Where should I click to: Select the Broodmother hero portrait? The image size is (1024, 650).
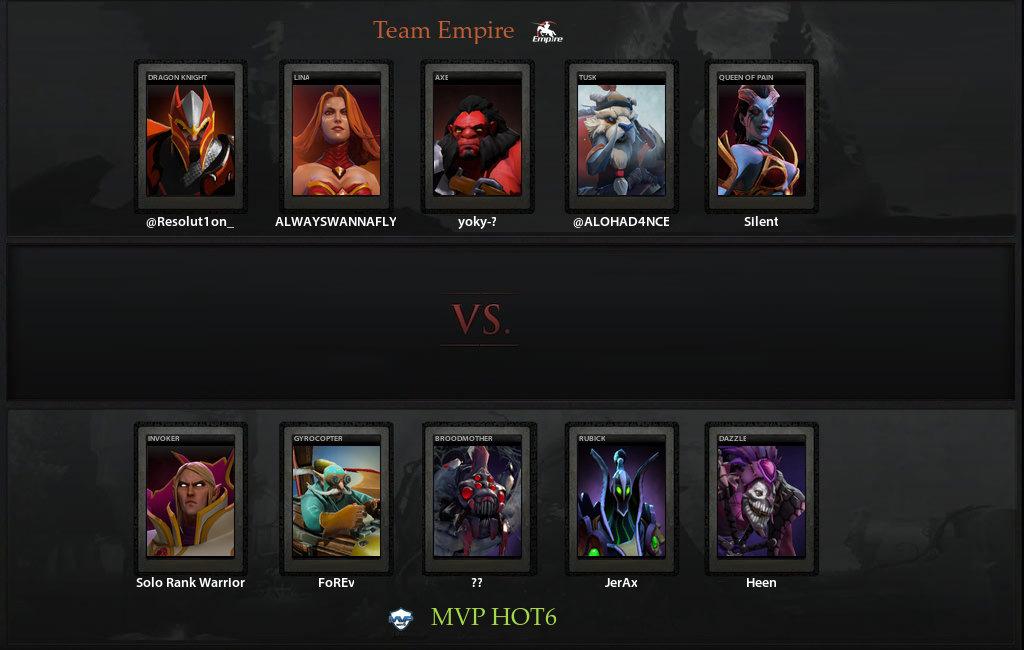click(x=477, y=500)
